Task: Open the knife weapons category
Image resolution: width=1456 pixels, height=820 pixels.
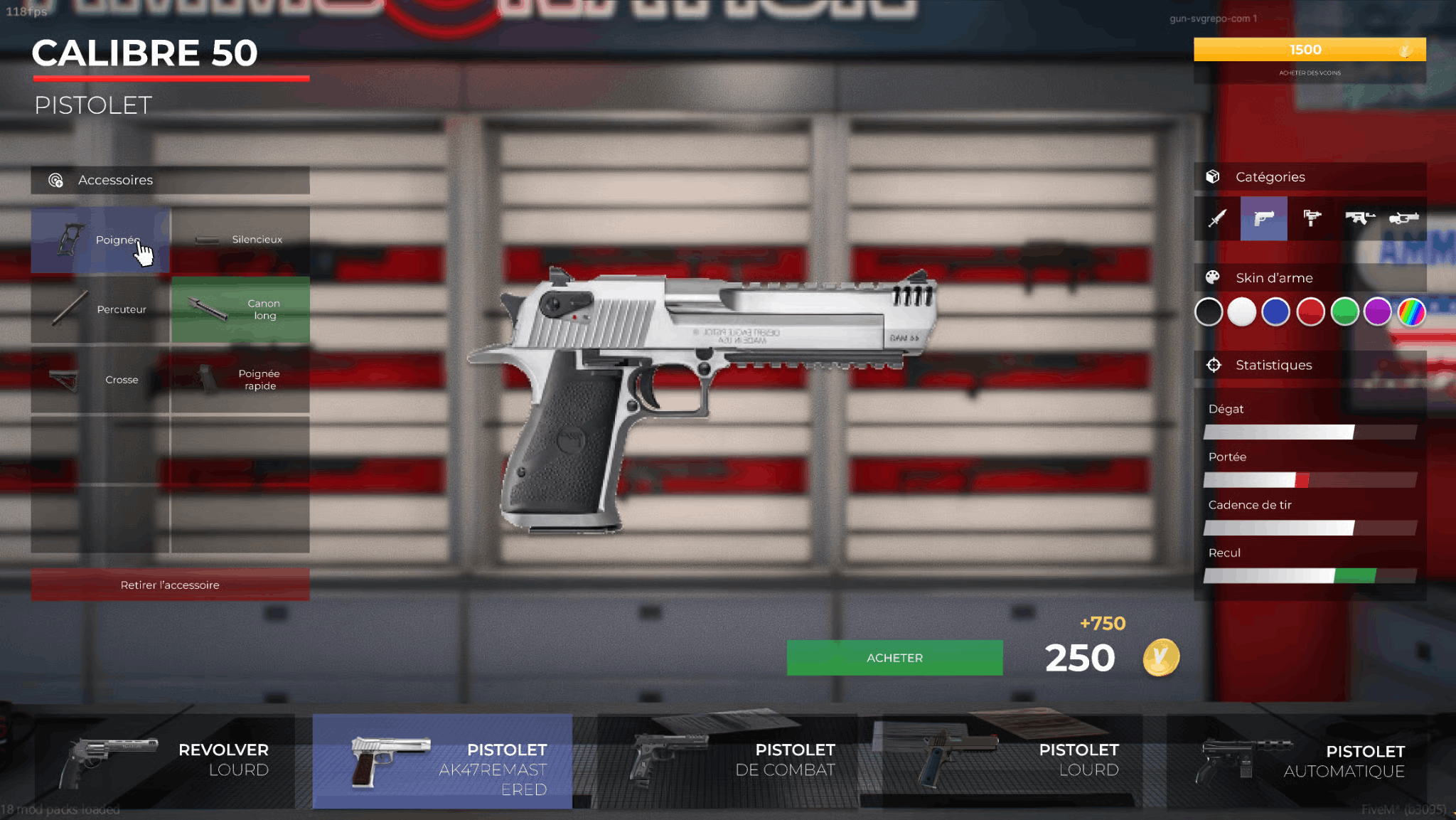Action: (x=1217, y=218)
